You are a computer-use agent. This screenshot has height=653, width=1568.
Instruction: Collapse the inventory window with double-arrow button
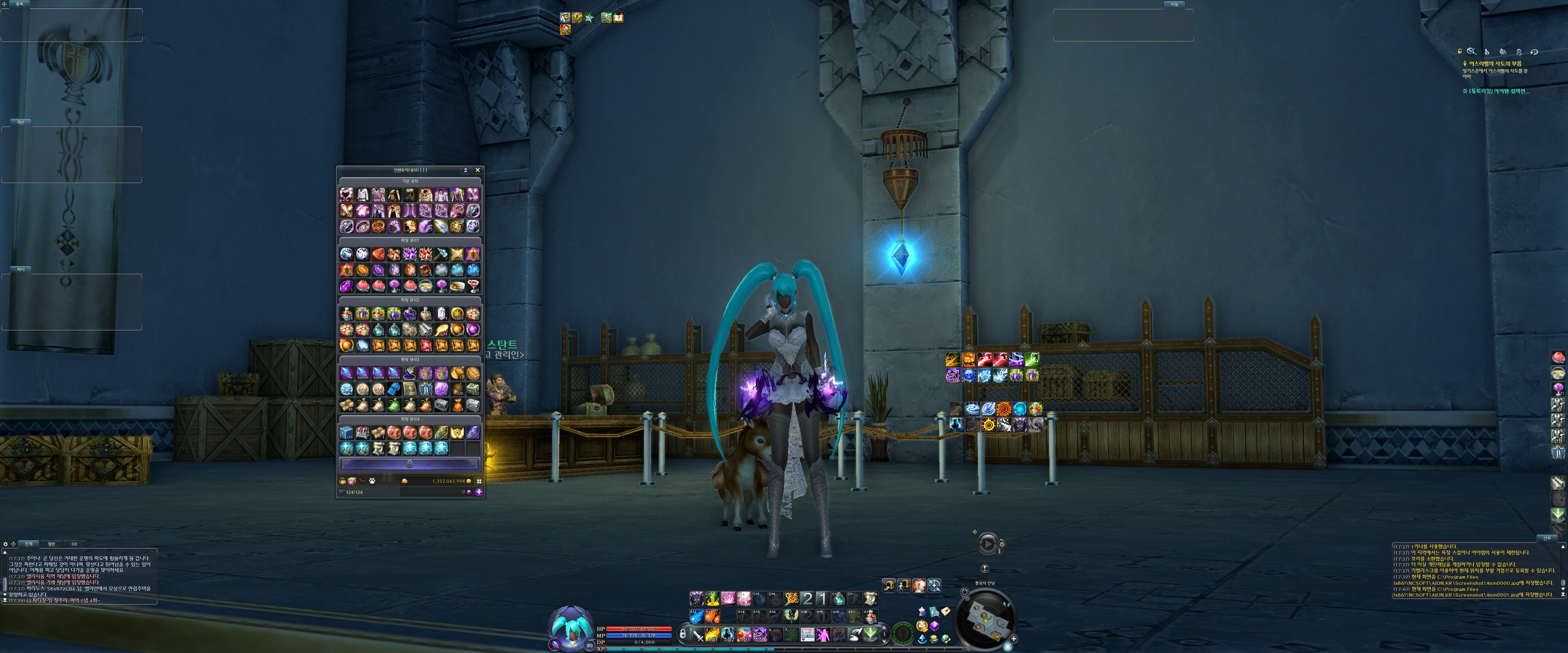[x=465, y=171]
